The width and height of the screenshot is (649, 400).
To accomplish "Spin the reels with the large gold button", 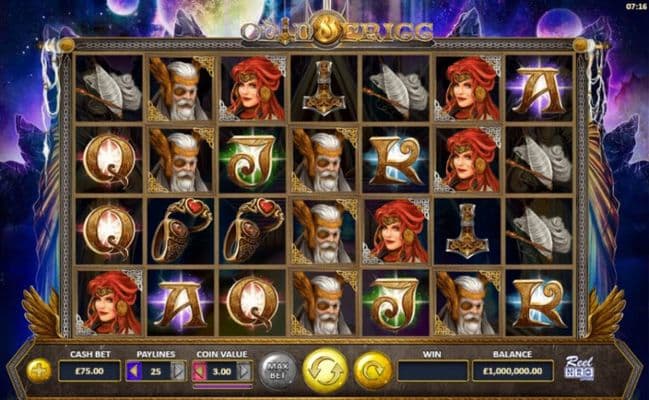I will point(325,370).
